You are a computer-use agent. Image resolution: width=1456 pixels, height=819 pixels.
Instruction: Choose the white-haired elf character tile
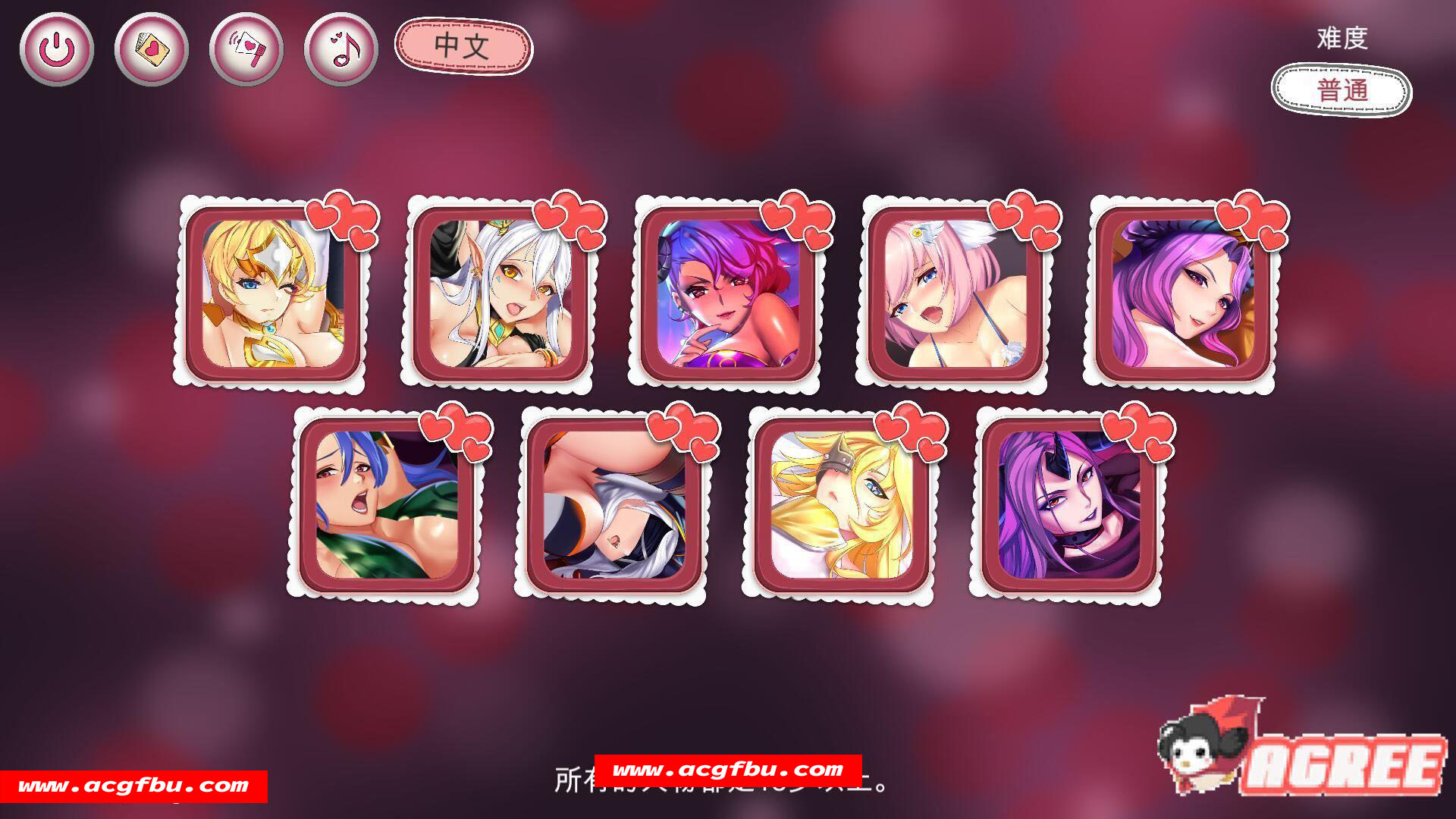(x=500, y=293)
